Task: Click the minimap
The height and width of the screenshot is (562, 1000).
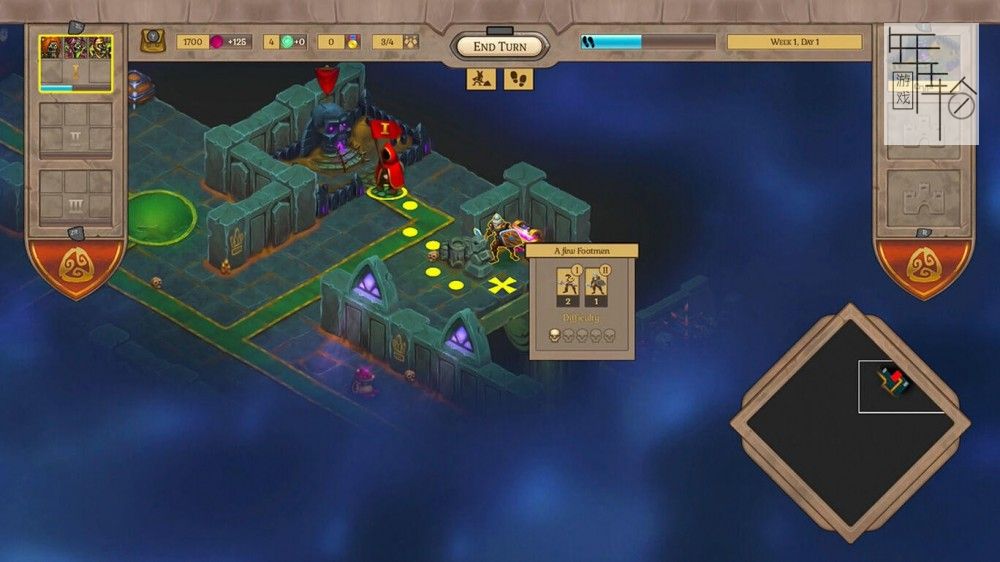Action: click(x=850, y=424)
